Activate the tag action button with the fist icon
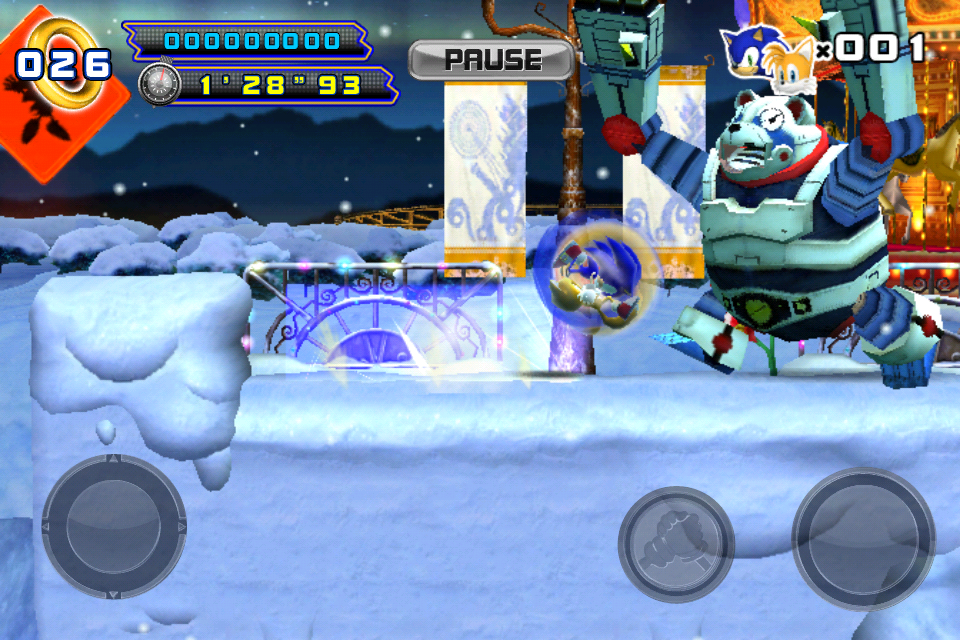 (x=676, y=545)
